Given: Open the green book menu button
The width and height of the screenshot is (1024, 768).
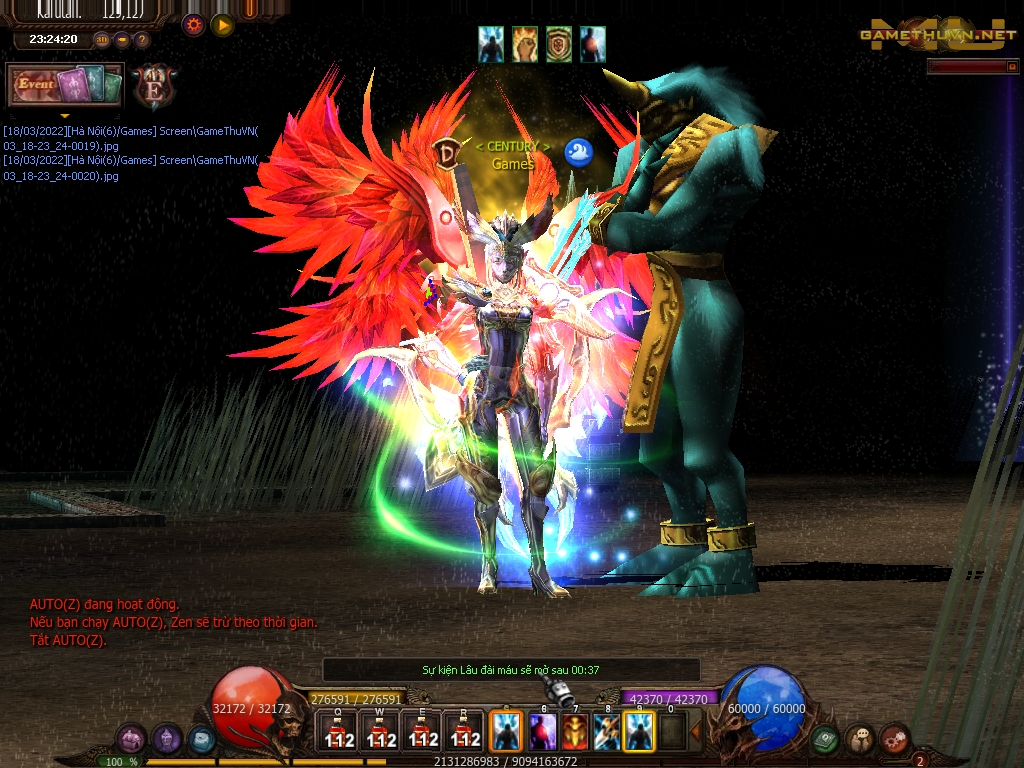Looking at the screenshot, I should coord(825,740).
